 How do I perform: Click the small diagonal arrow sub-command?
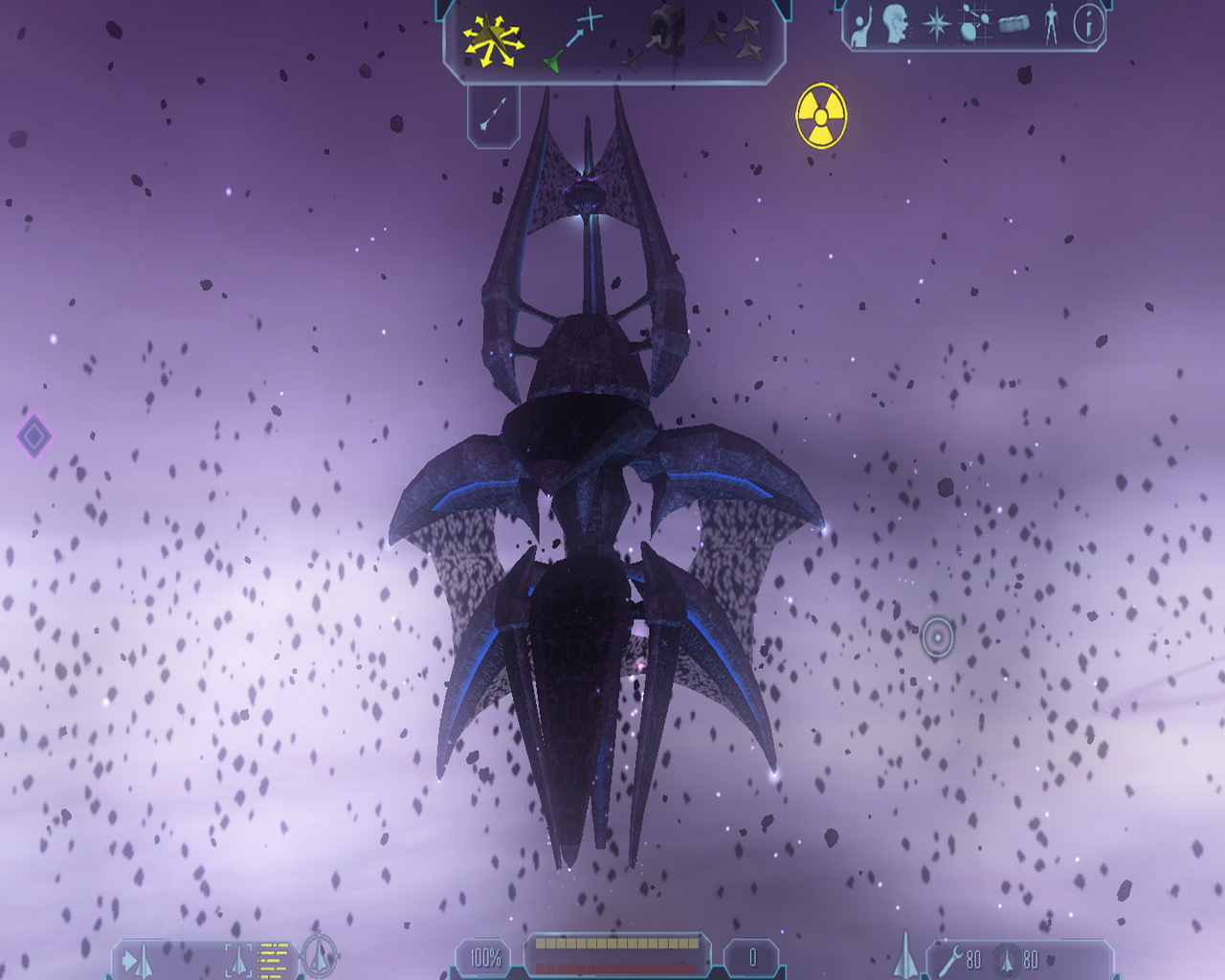493,114
